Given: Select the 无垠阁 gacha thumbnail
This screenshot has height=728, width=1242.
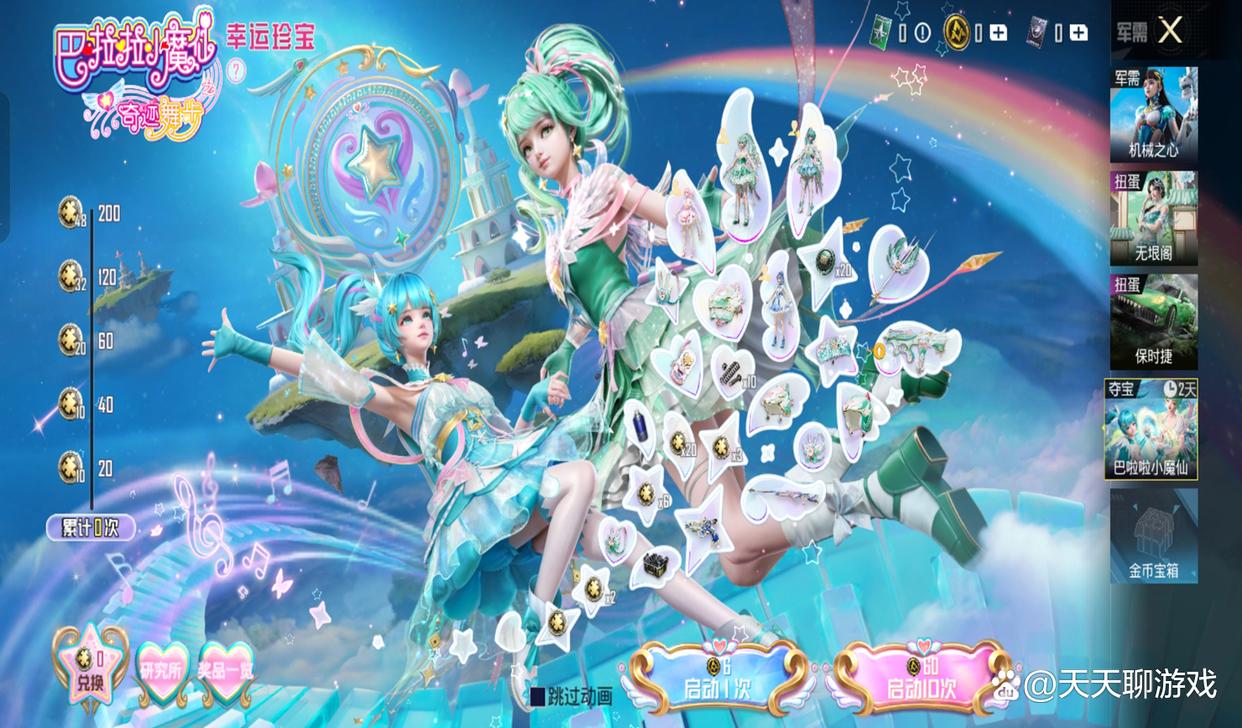Looking at the screenshot, I should (x=1153, y=217).
